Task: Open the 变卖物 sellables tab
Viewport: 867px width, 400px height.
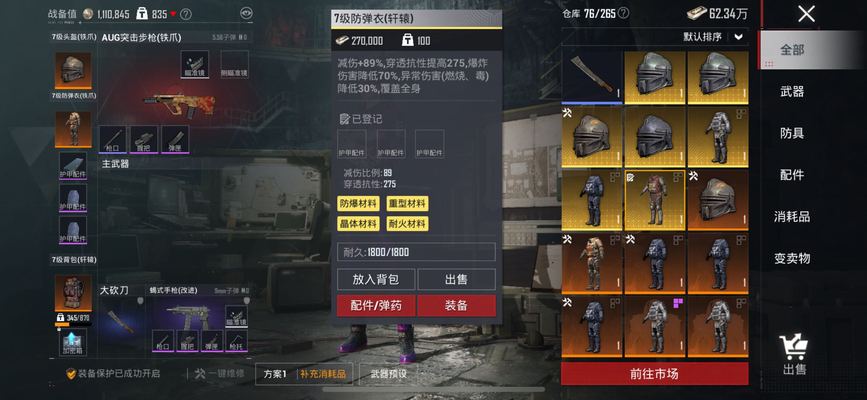Action: (x=792, y=258)
